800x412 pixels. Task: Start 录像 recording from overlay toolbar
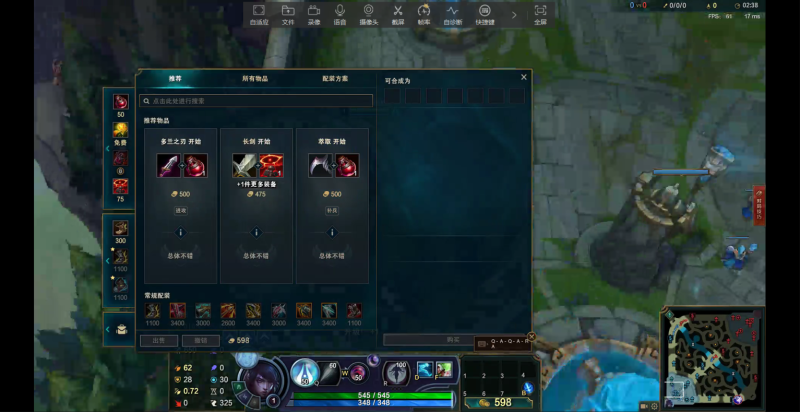314,14
